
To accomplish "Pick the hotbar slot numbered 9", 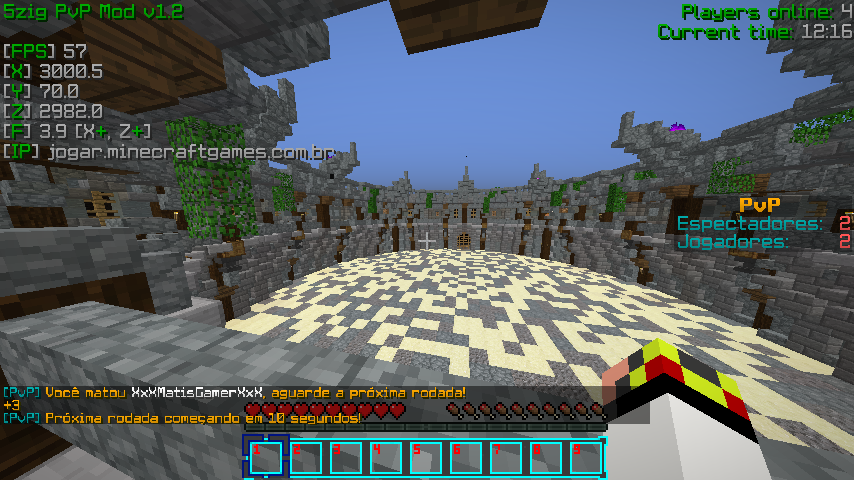I will point(585,457).
